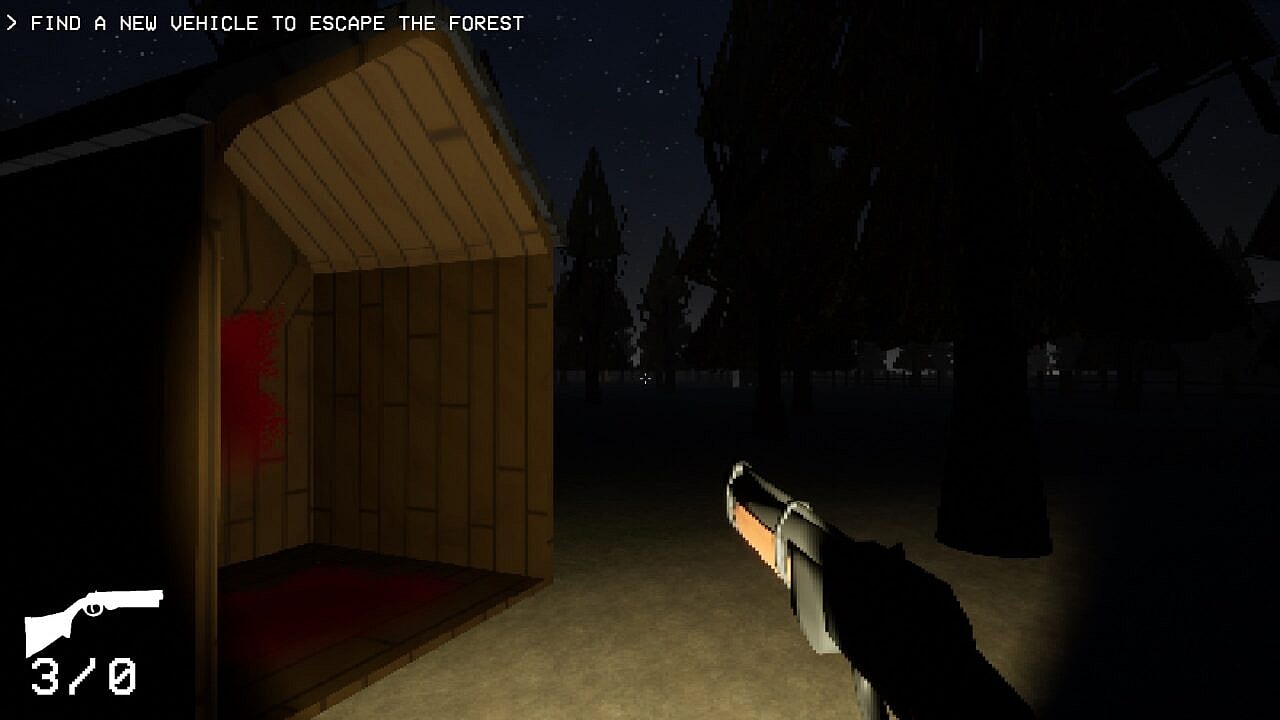Image resolution: width=1280 pixels, height=720 pixels.
Task: Click the shotgun weapon icon
Action: pyautogui.click(x=93, y=617)
